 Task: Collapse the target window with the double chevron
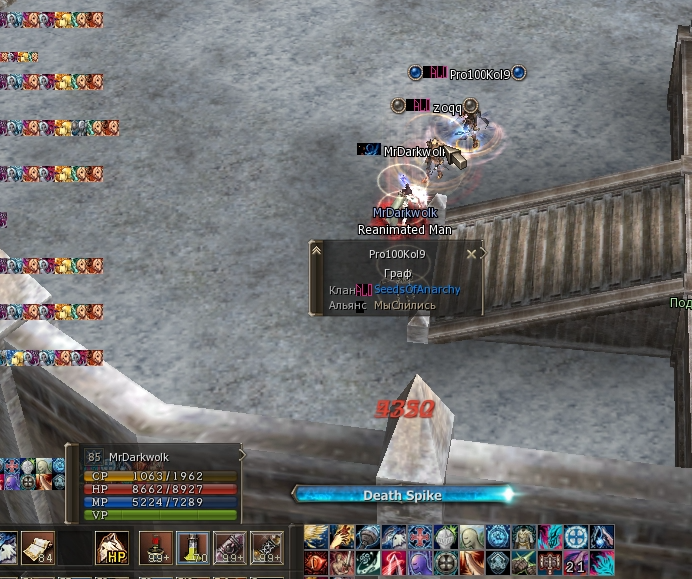[x=317, y=250]
